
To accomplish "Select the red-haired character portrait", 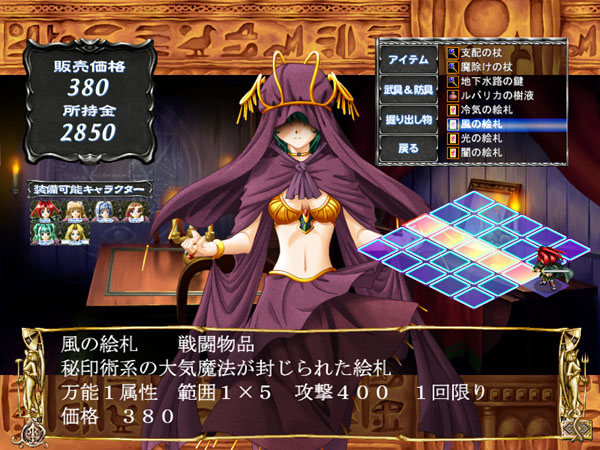I will 47,210.
